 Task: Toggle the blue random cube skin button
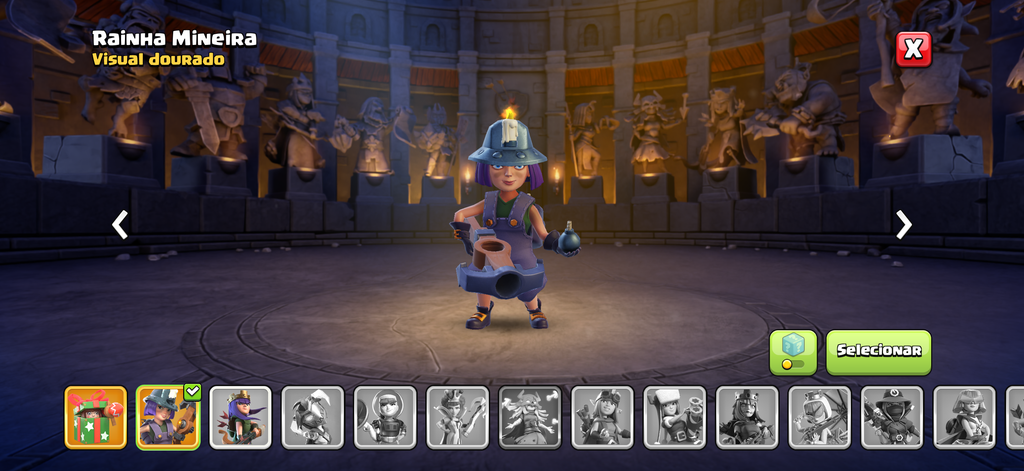(793, 352)
